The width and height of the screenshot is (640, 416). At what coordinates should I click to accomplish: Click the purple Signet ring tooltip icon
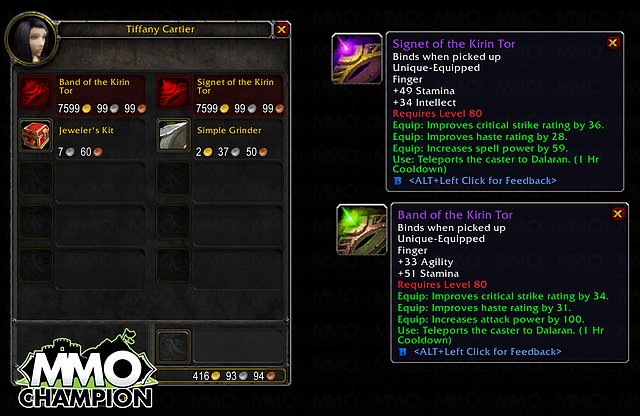(x=357, y=58)
